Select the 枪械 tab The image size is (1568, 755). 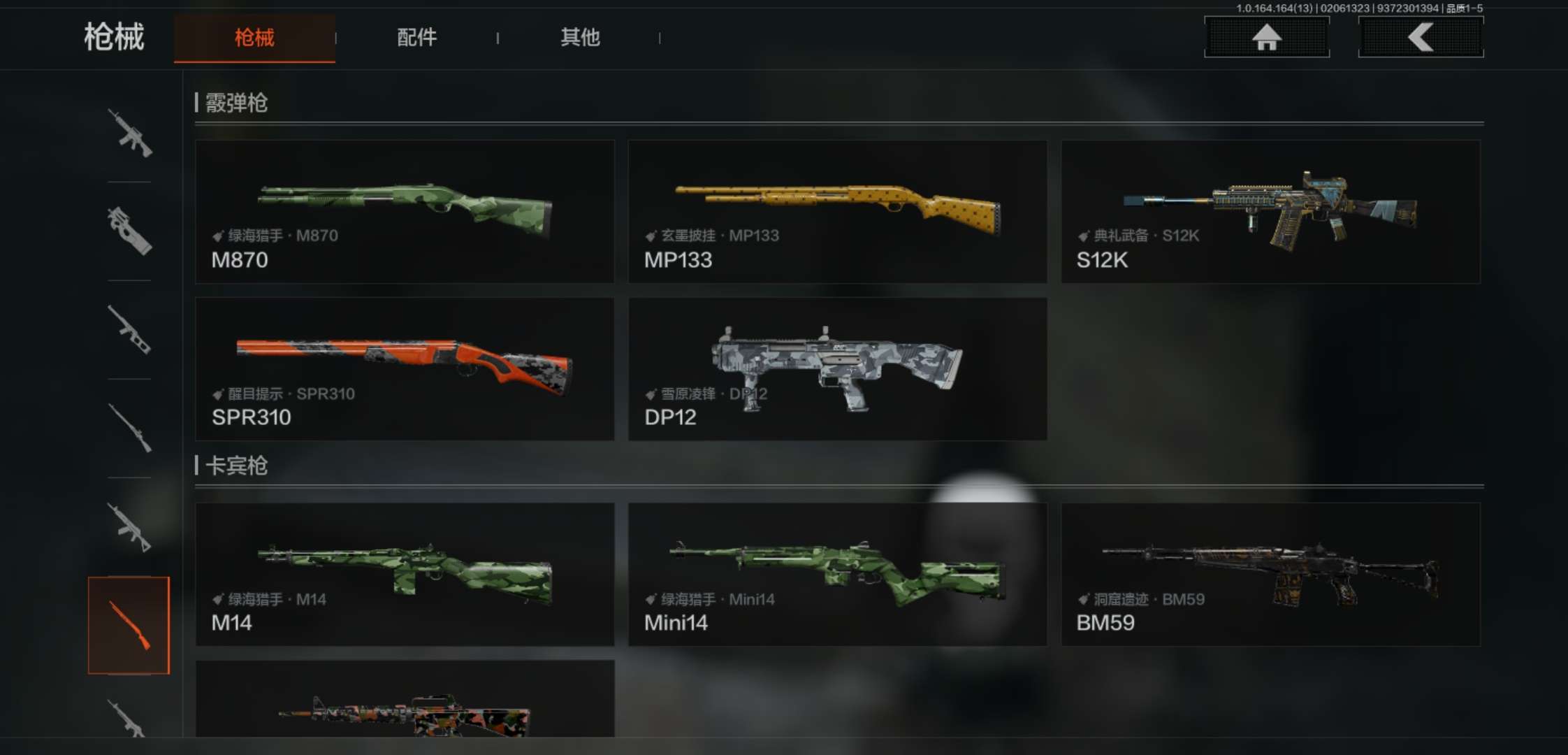(254, 38)
